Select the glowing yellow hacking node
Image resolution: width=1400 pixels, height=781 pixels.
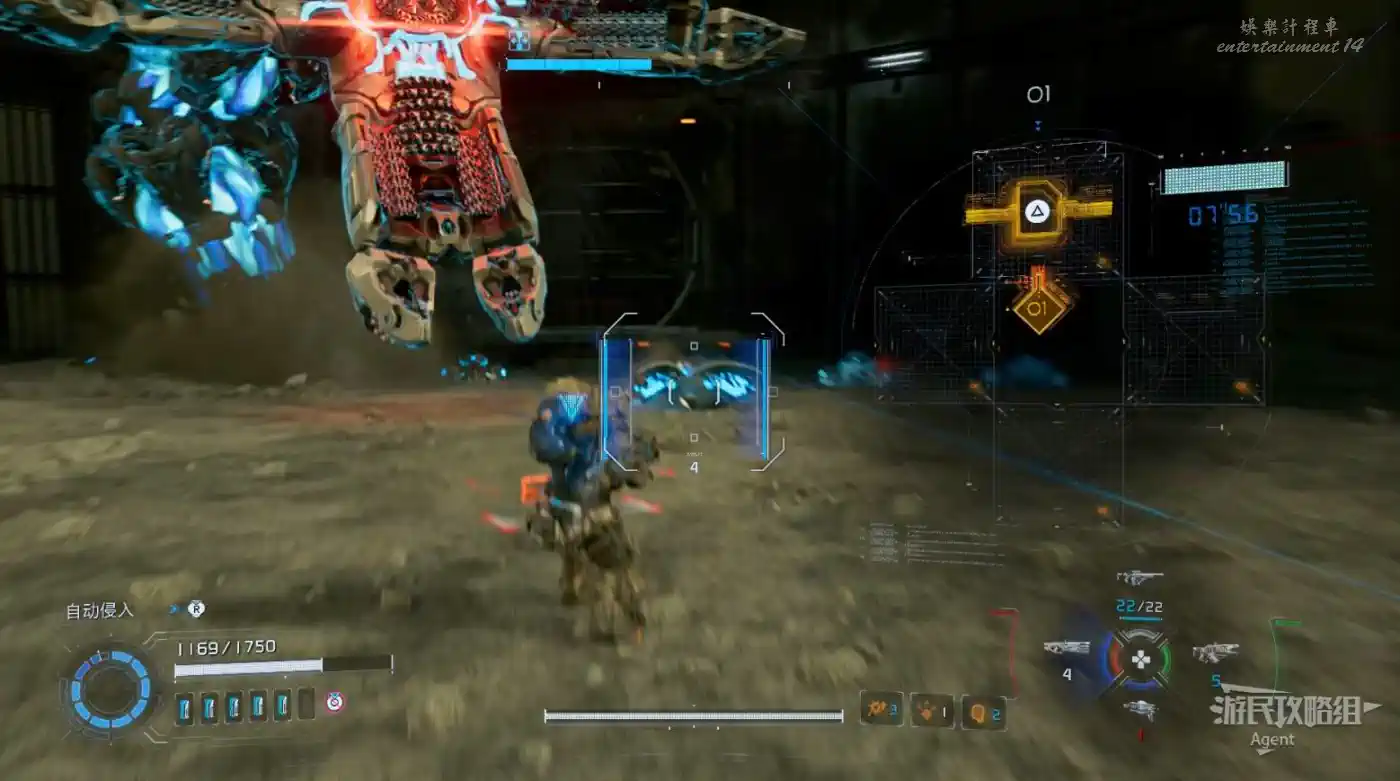[x=1036, y=211]
